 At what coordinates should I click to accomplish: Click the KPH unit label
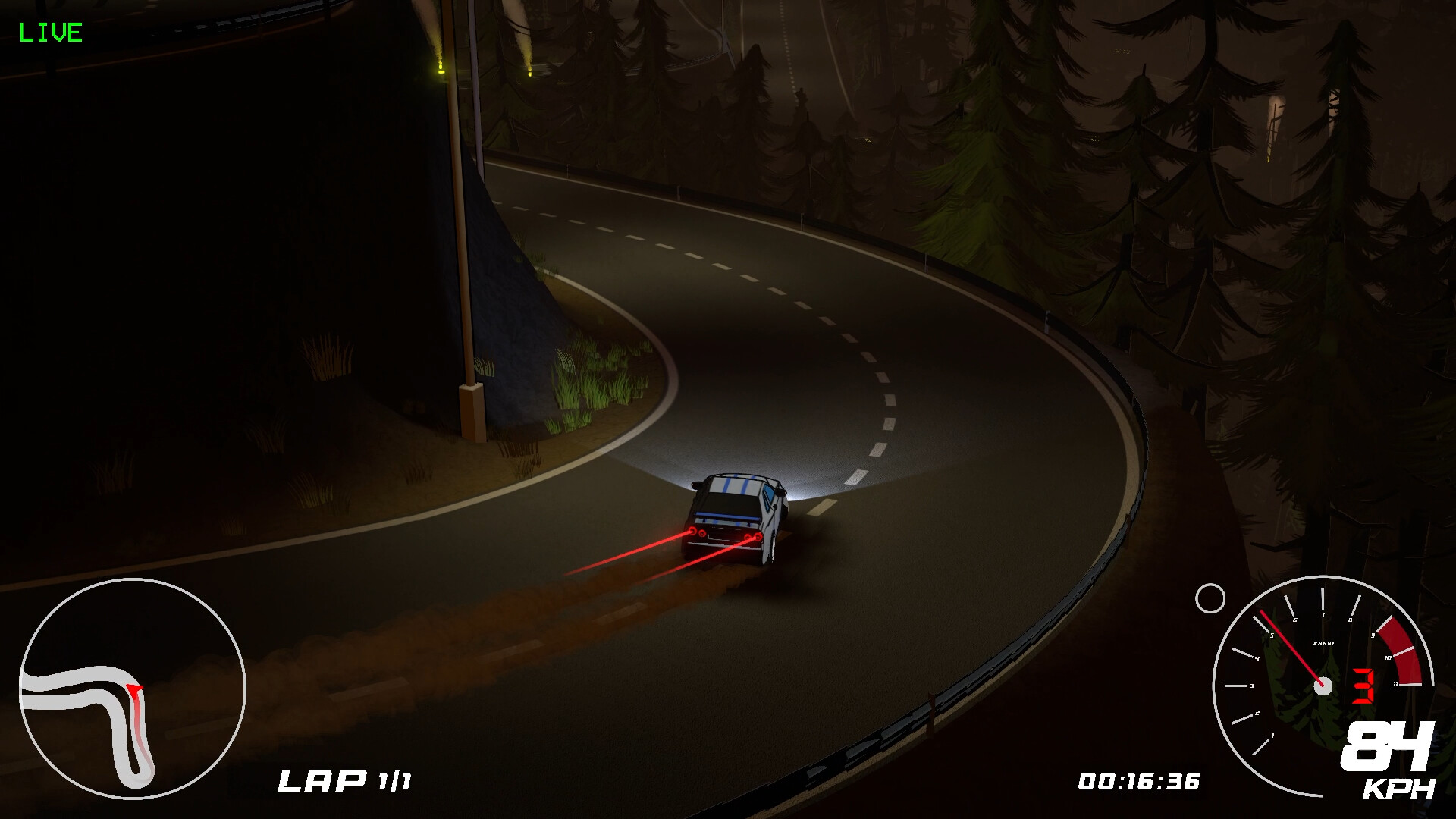pyautogui.click(x=1398, y=789)
